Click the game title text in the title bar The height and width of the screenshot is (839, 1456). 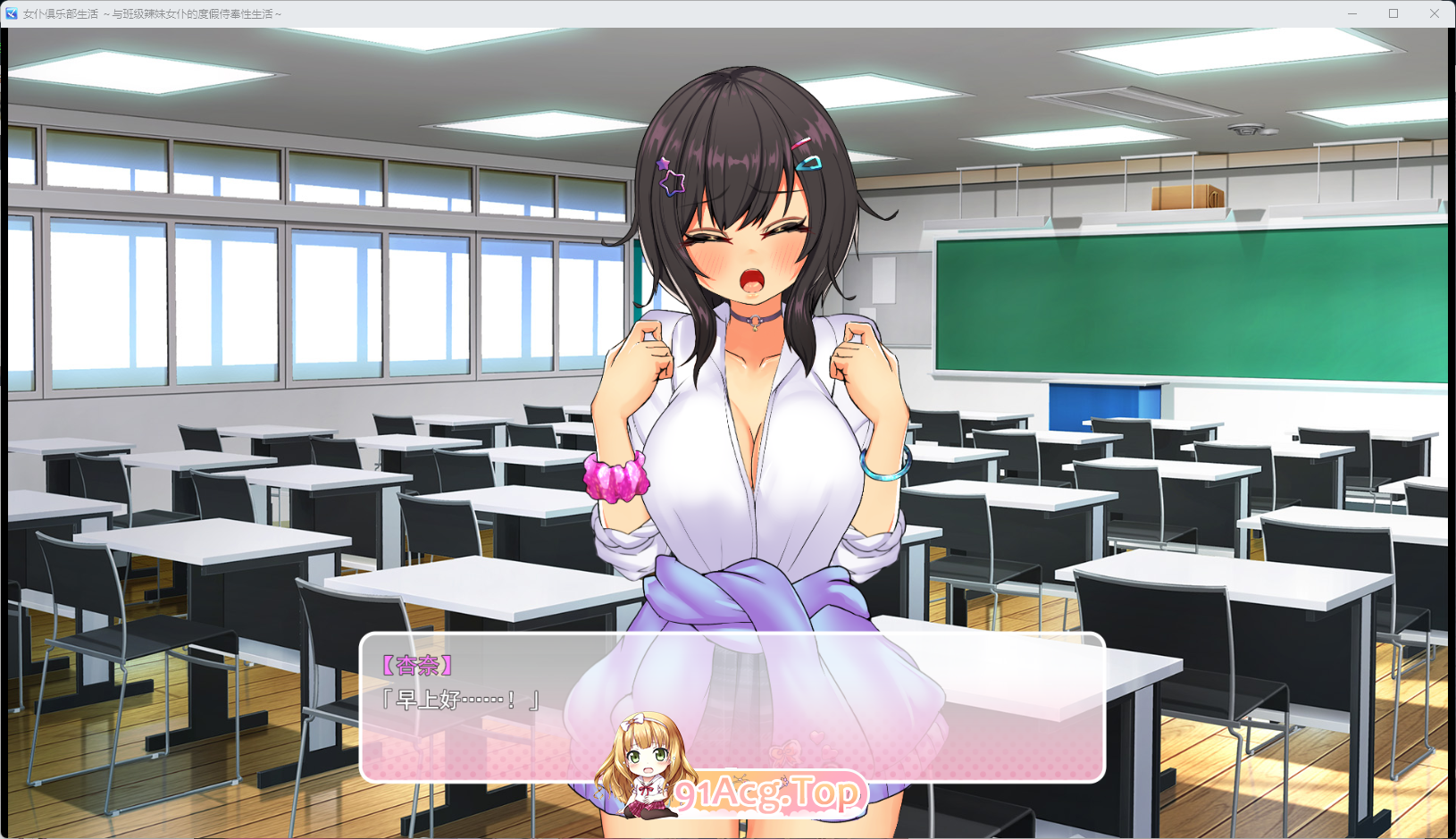click(x=152, y=13)
